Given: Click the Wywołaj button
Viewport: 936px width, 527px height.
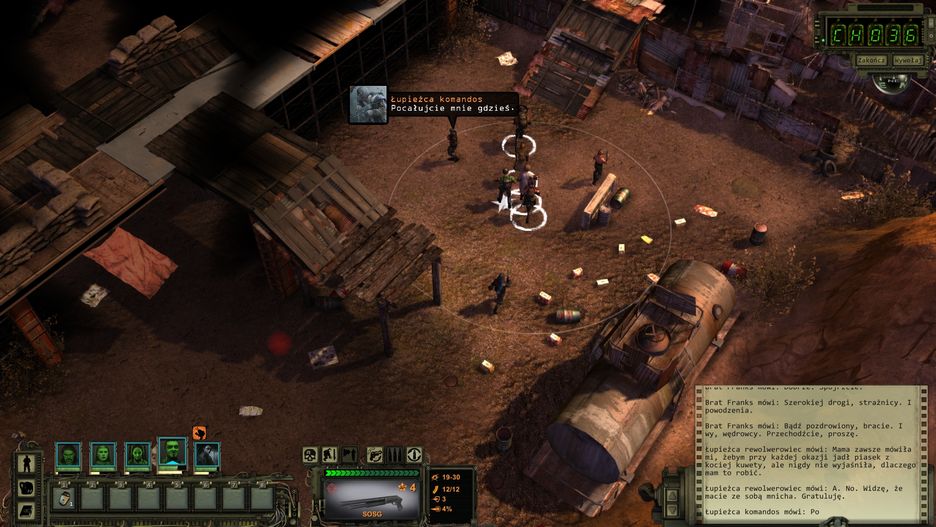Looking at the screenshot, I should click(x=906, y=60).
